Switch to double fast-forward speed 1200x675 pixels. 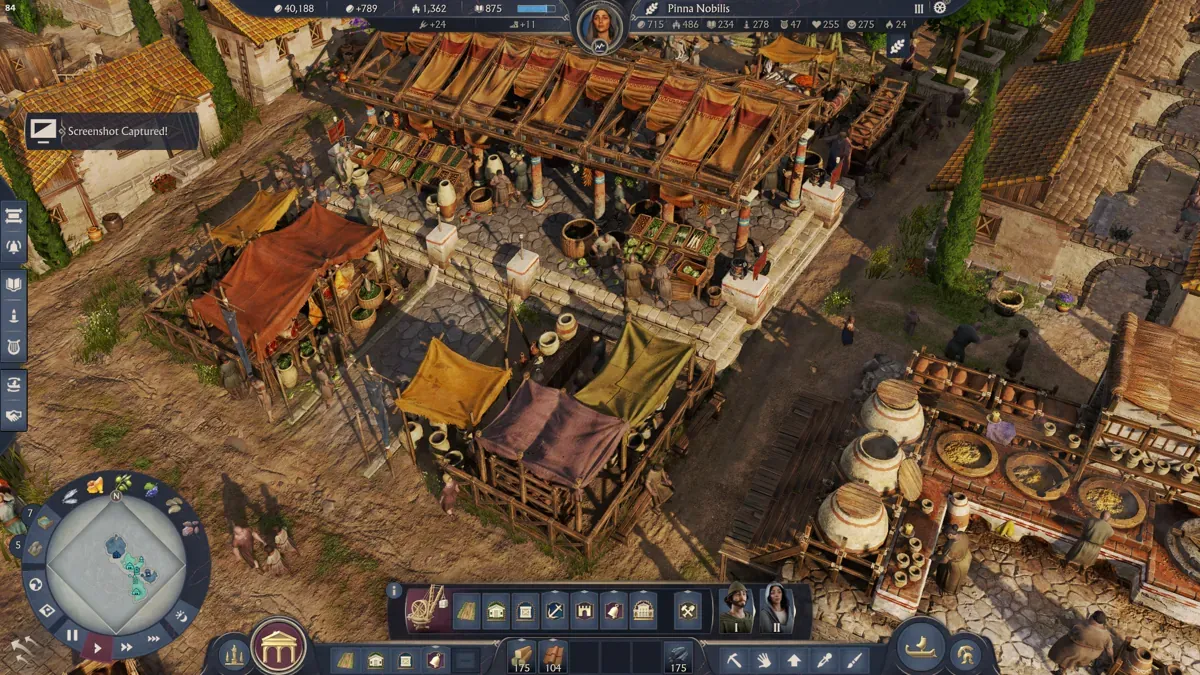coord(127,646)
